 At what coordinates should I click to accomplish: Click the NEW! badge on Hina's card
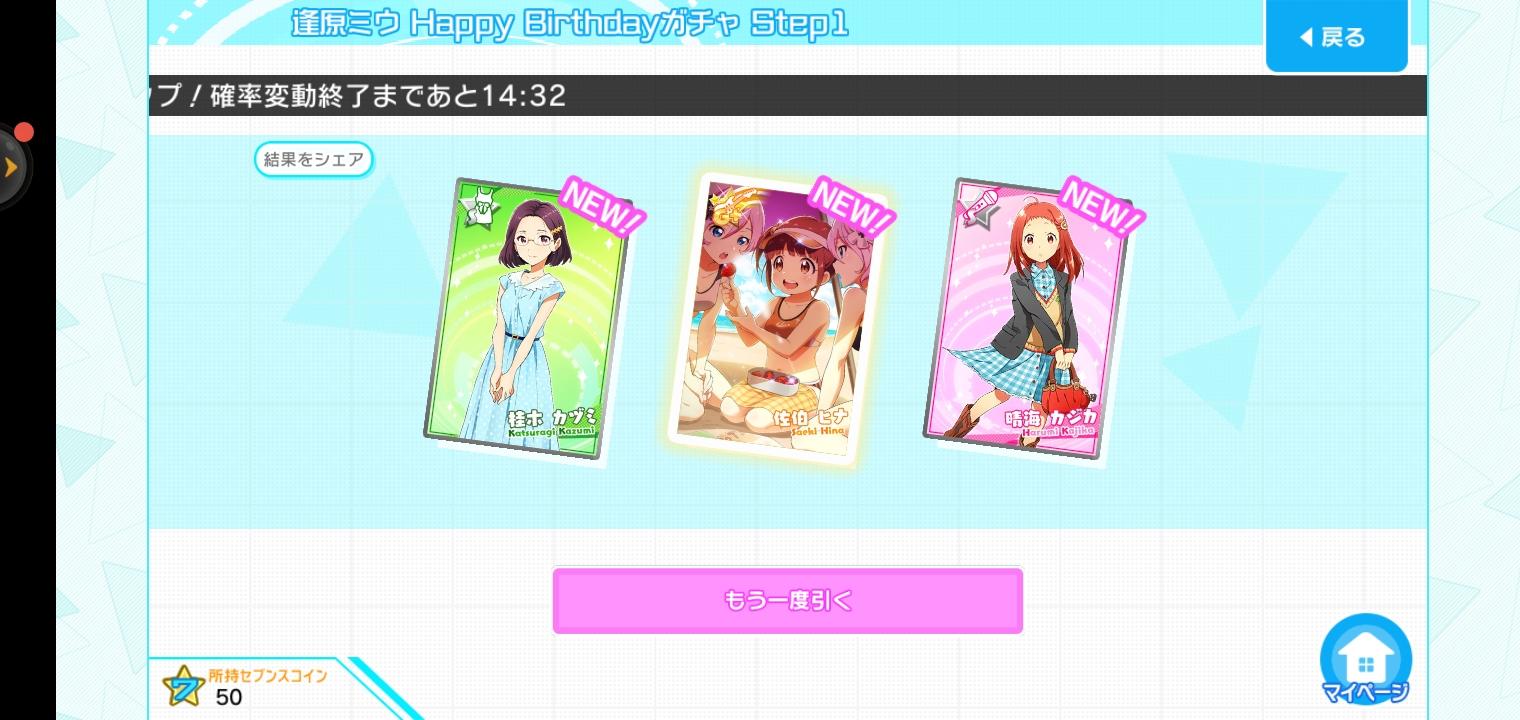pos(850,210)
